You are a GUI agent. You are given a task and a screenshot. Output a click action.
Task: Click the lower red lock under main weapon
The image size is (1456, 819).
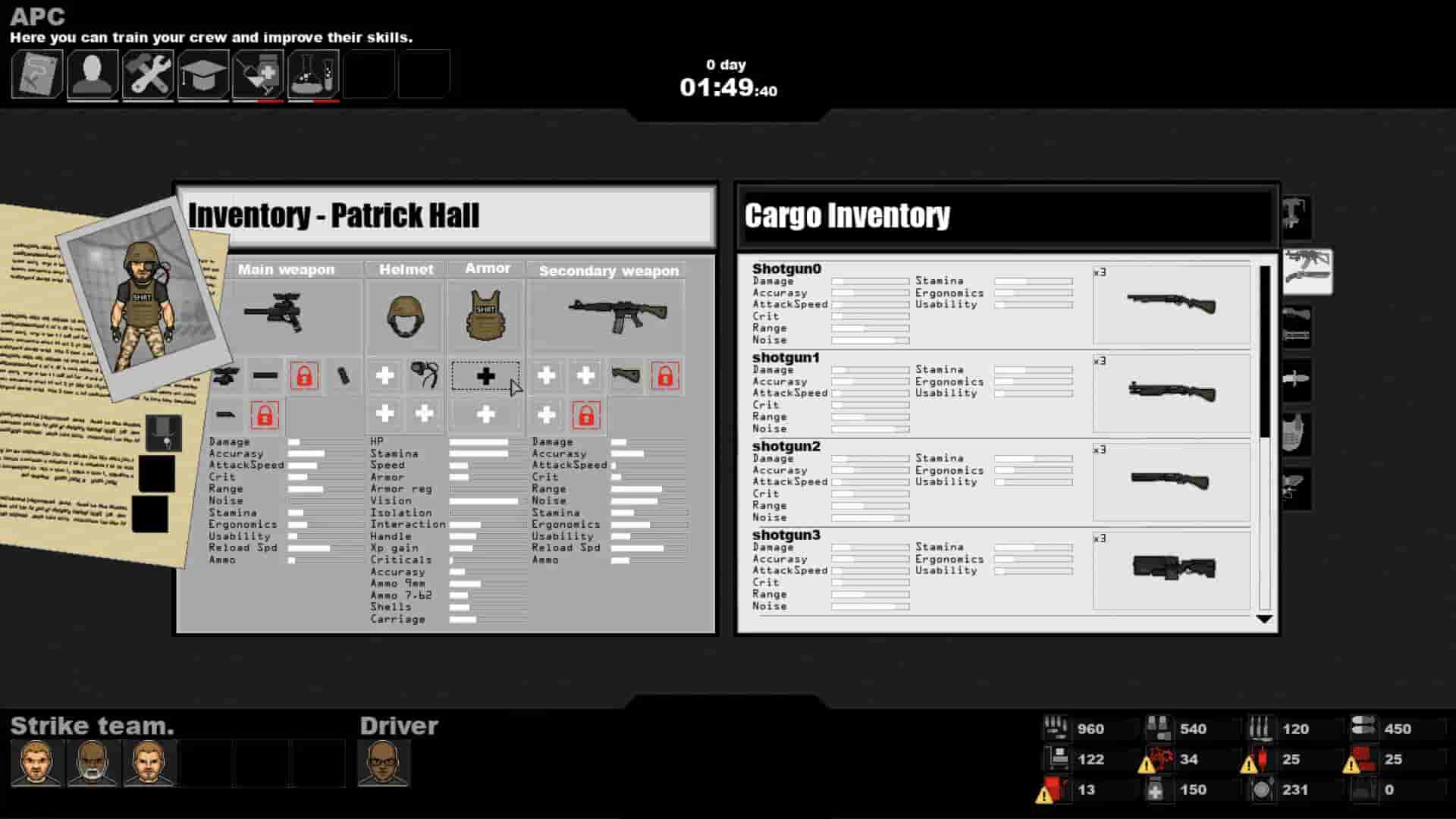pos(265,415)
